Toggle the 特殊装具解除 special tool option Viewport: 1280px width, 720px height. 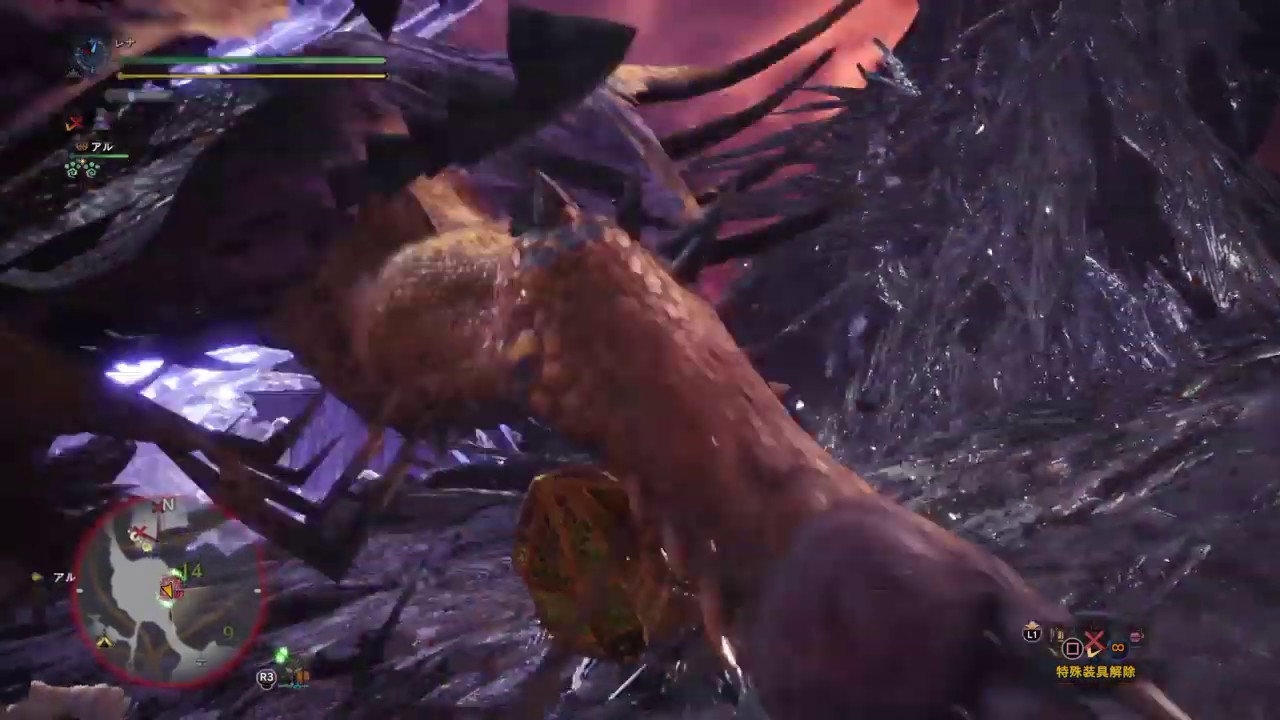pyautogui.click(x=1095, y=672)
